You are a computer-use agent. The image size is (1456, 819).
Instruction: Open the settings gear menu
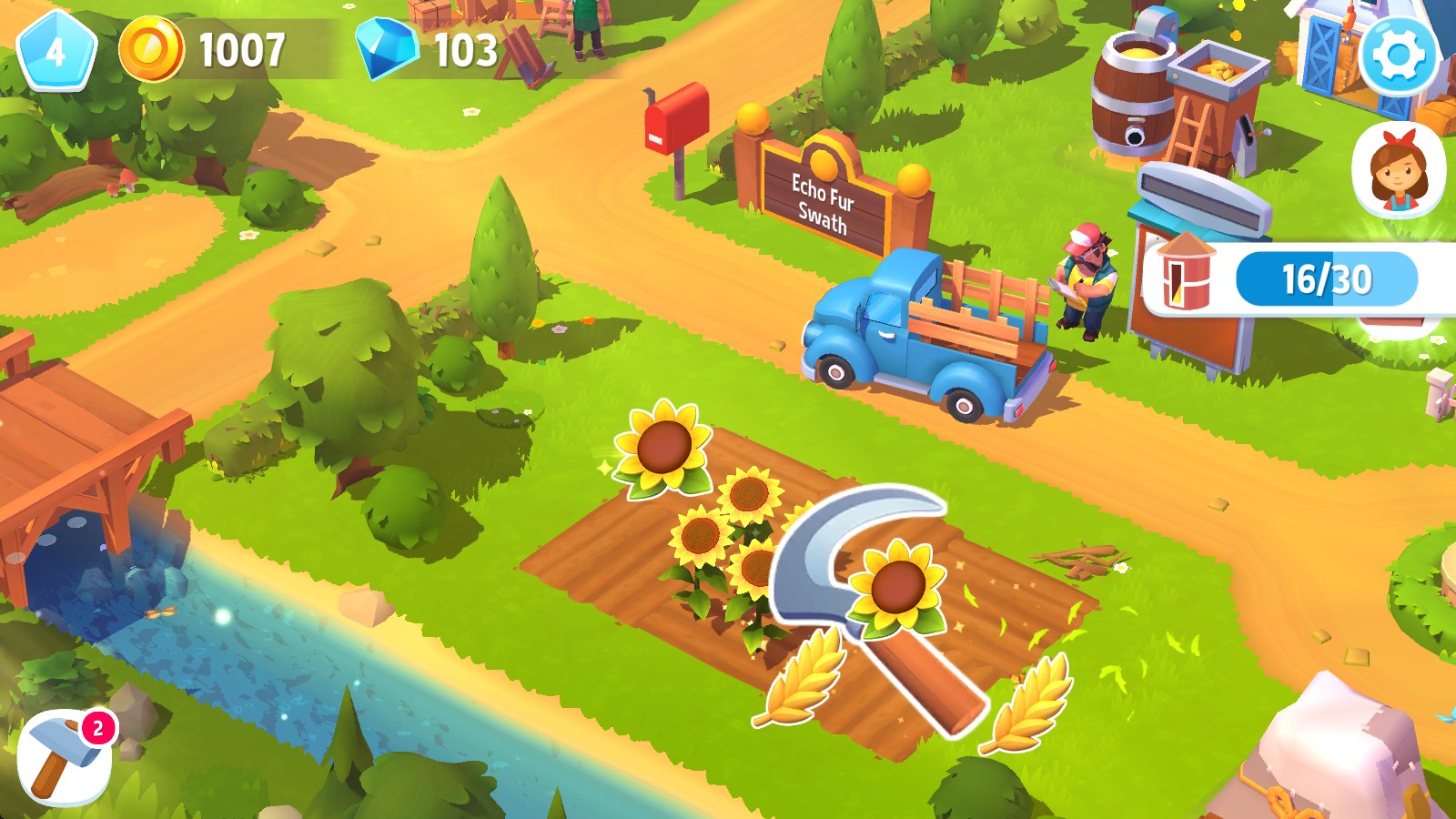click(1399, 55)
